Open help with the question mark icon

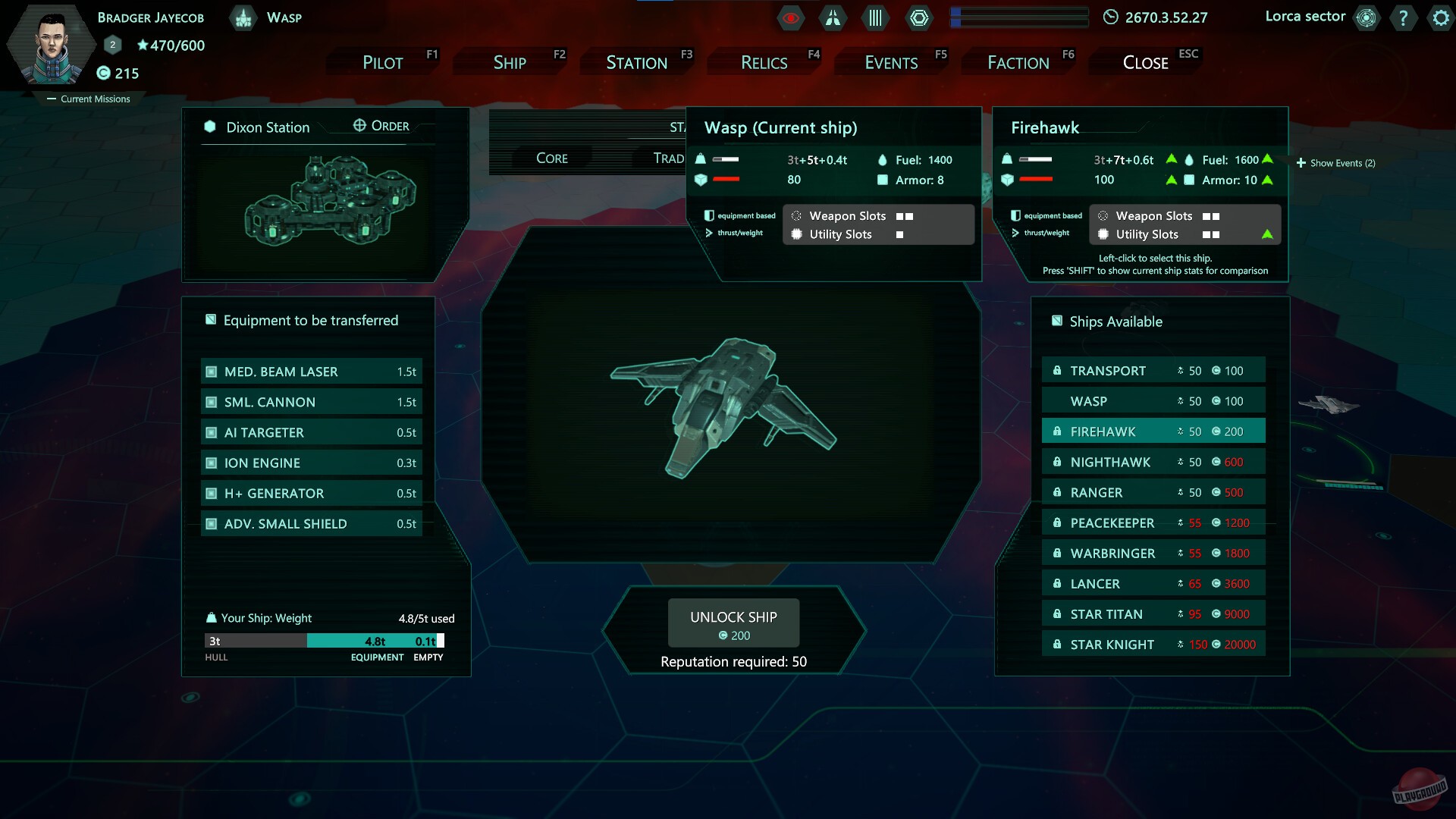click(1403, 18)
